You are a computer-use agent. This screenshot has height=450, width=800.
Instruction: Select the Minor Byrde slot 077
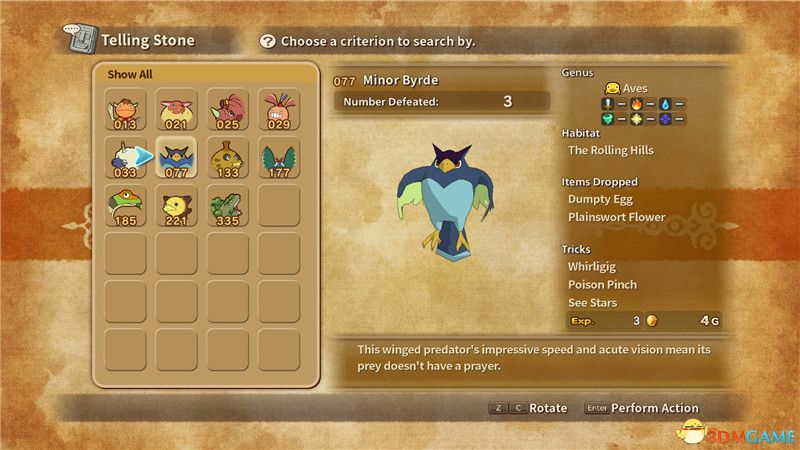tap(177, 158)
